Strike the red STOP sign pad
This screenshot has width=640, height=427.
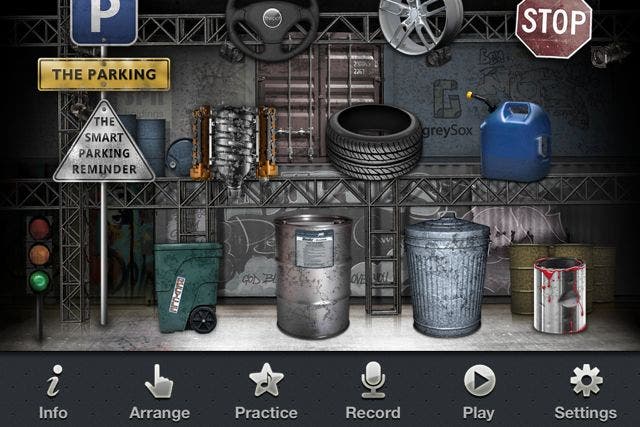click(553, 27)
